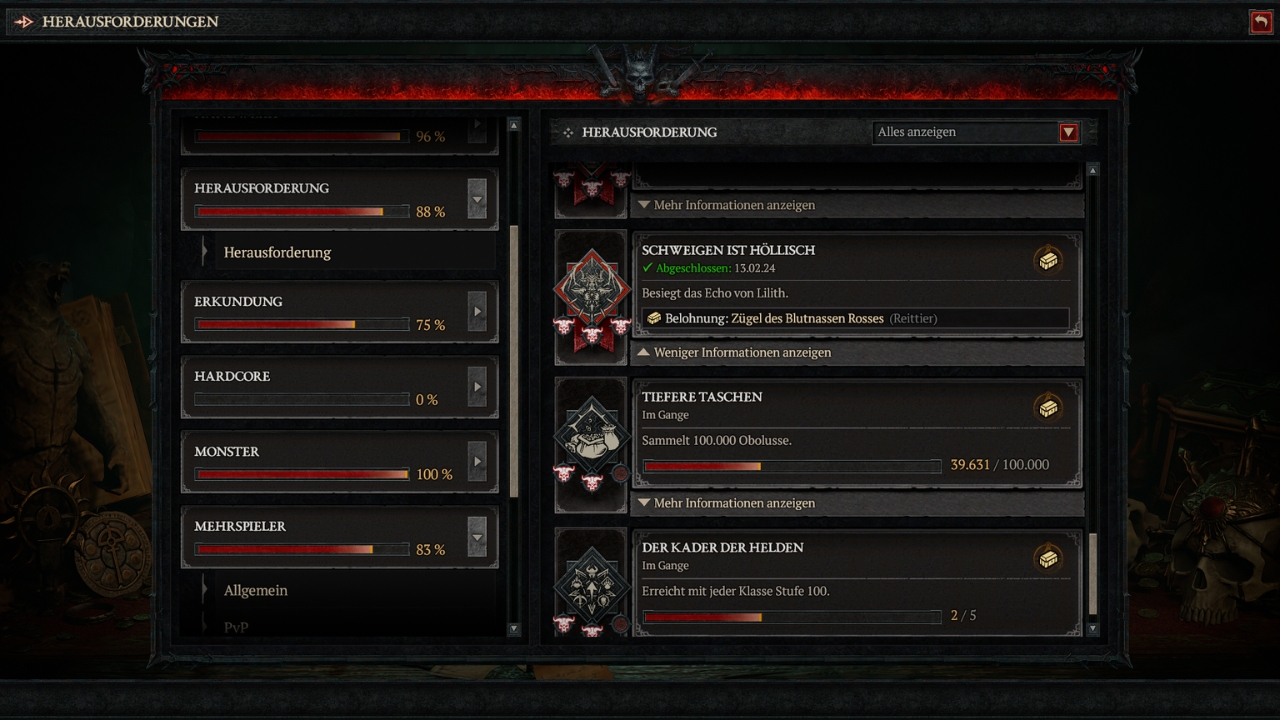Screen dimensions: 1280x720
Task: Click category list's scroll-up arrow
Action: click(x=514, y=126)
